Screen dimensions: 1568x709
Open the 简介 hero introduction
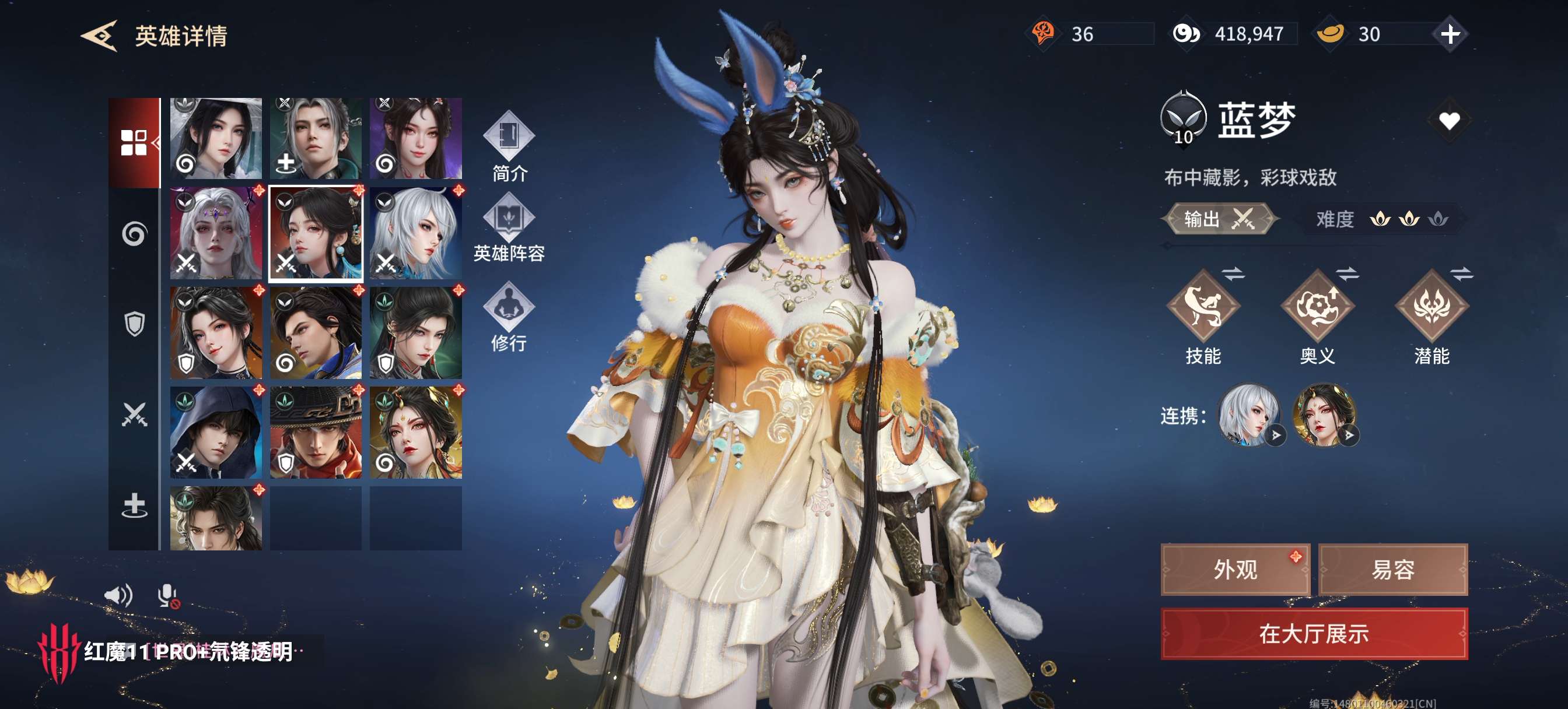[509, 146]
